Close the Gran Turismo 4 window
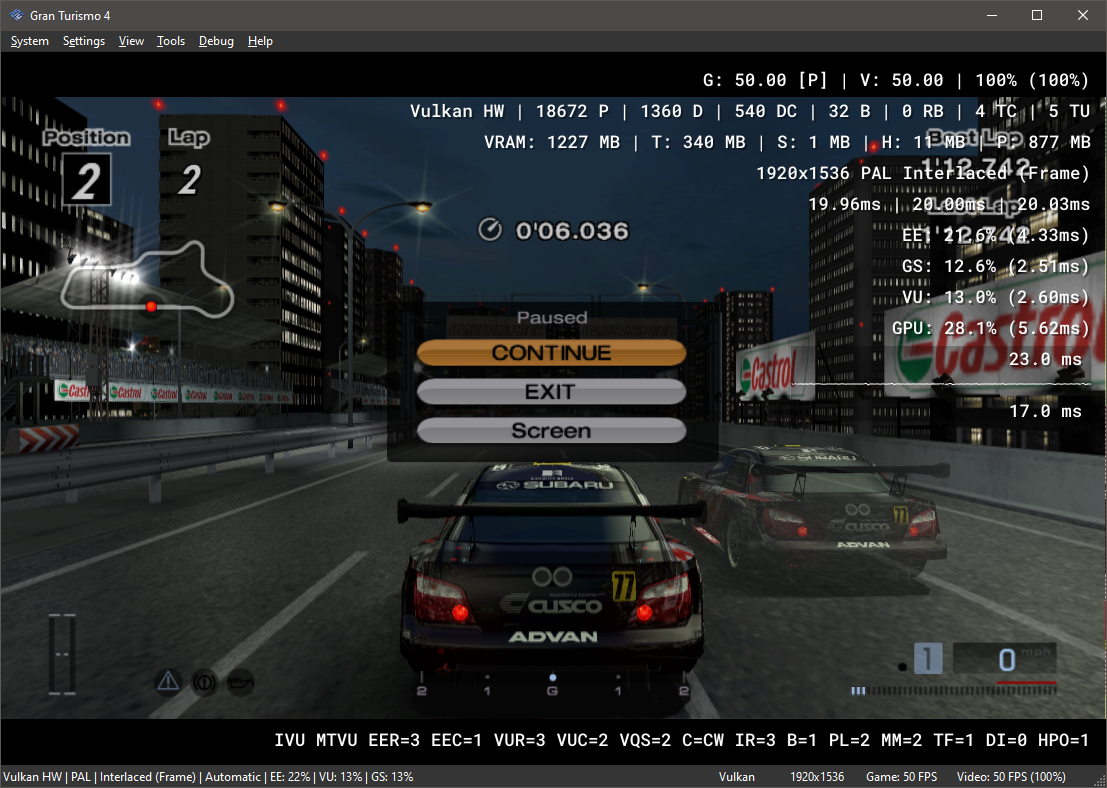The width and height of the screenshot is (1107, 788). click(x=1083, y=15)
